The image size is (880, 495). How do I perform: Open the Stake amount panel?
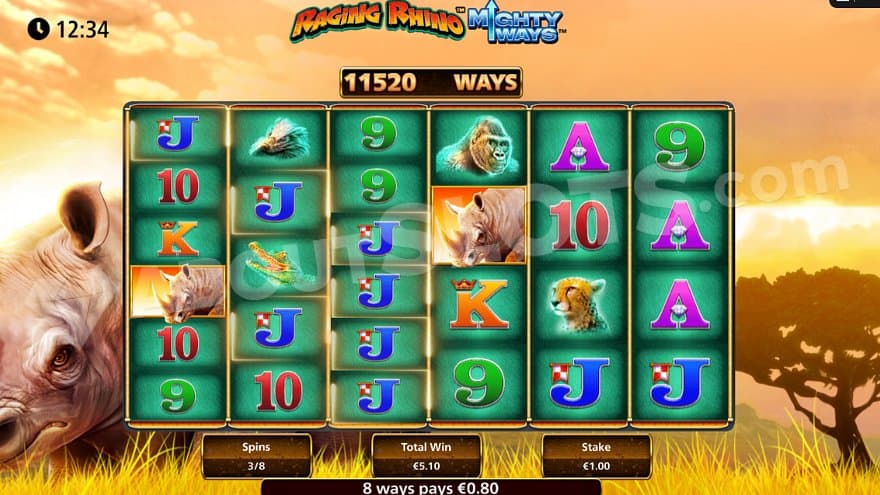pyautogui.click(x=596, y=456)
